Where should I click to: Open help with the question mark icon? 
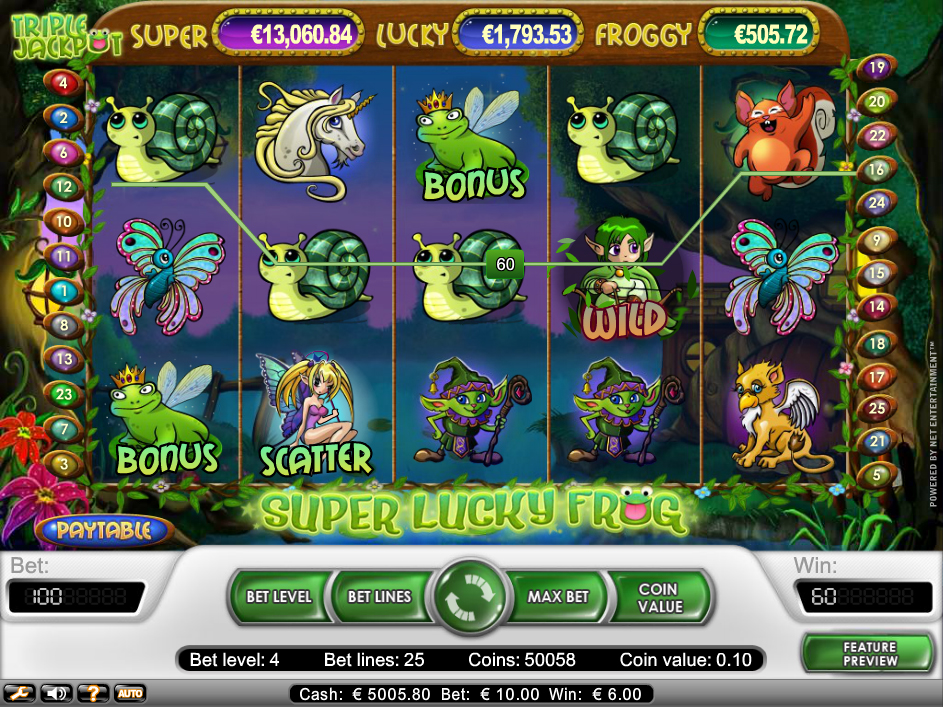point(93,693)
